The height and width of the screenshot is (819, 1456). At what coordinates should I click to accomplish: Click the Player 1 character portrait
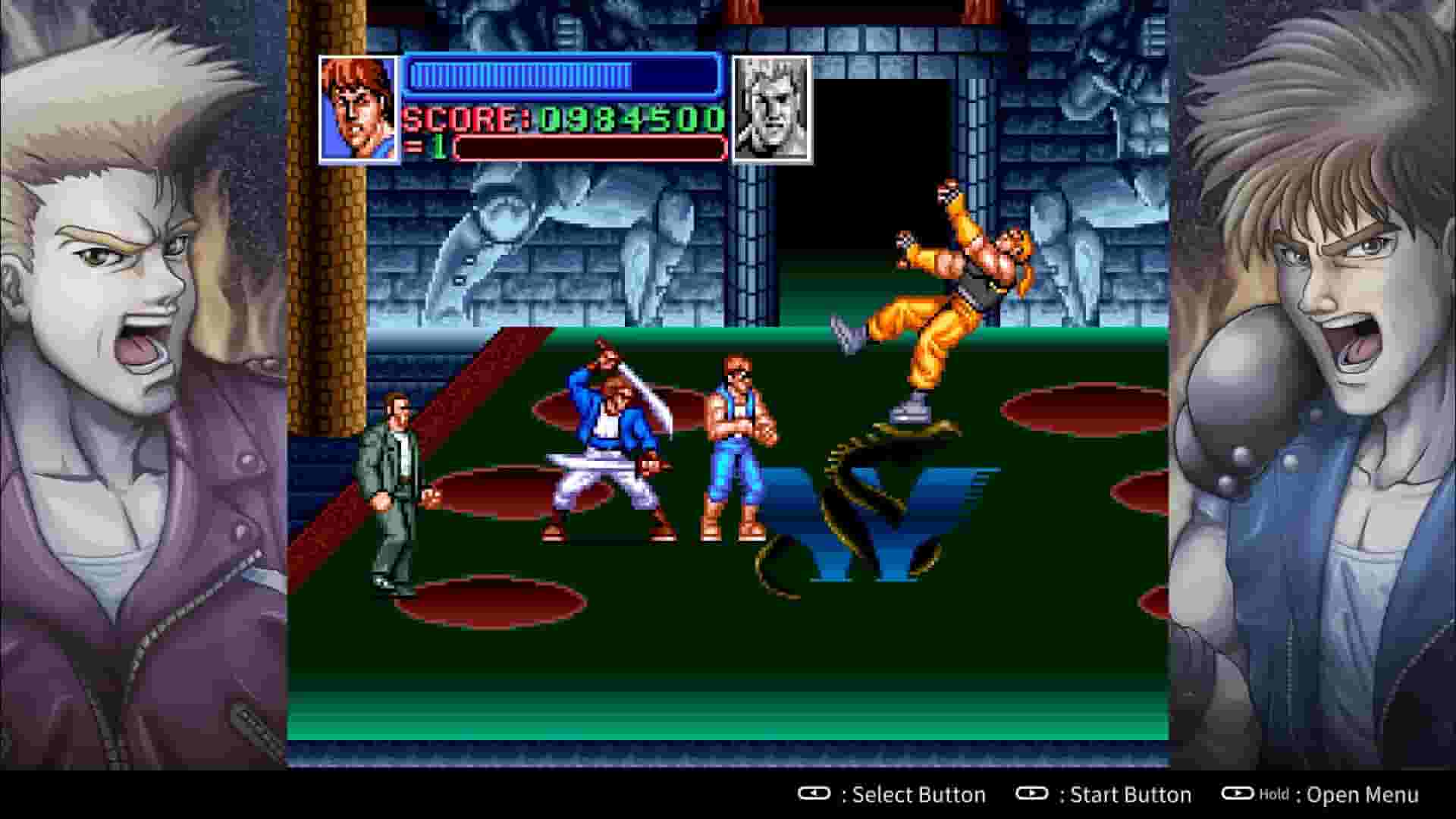point(356,108)
